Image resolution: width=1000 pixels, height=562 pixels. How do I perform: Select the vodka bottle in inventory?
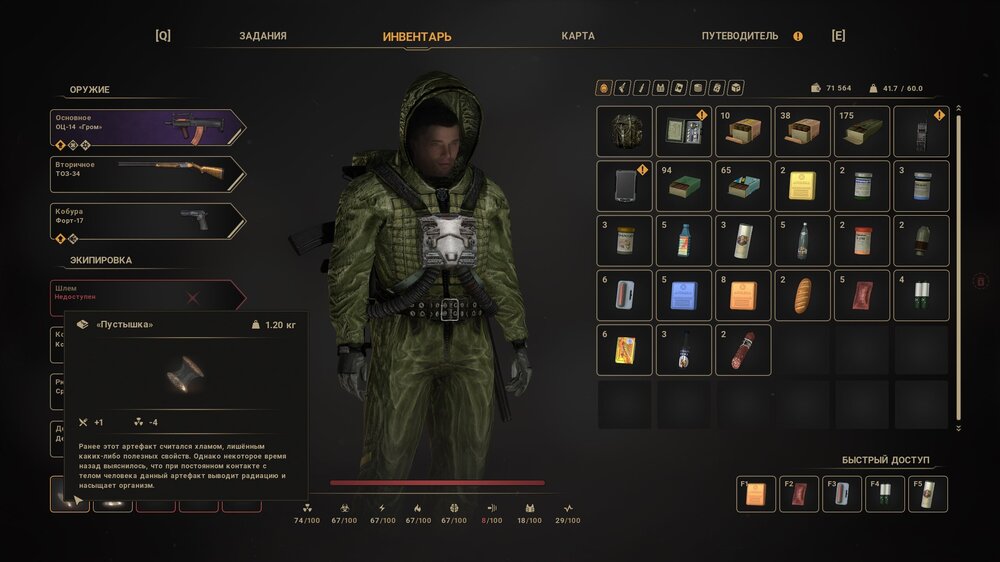[x=802, y=240]
